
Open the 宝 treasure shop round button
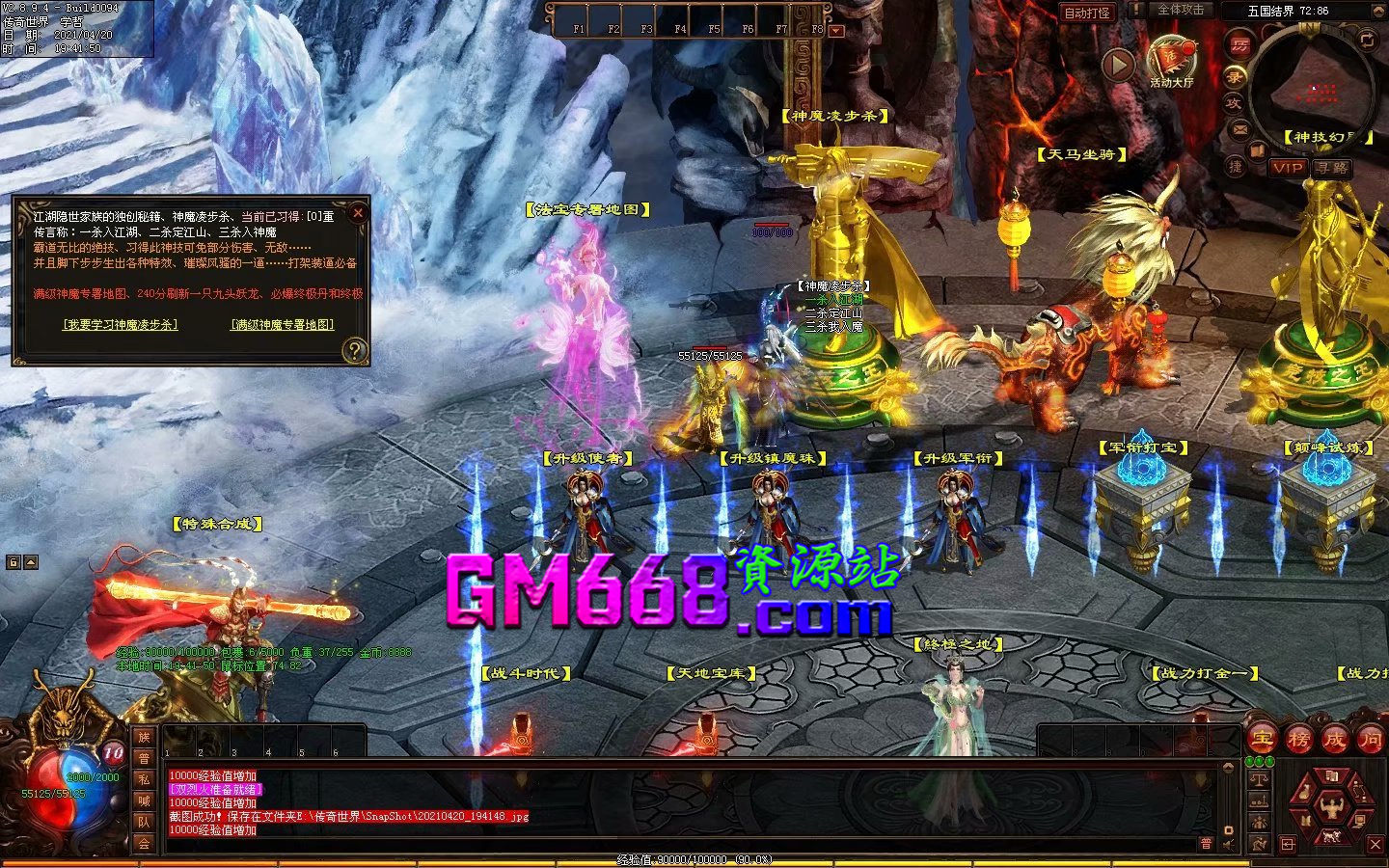[x=1263, y=740]
